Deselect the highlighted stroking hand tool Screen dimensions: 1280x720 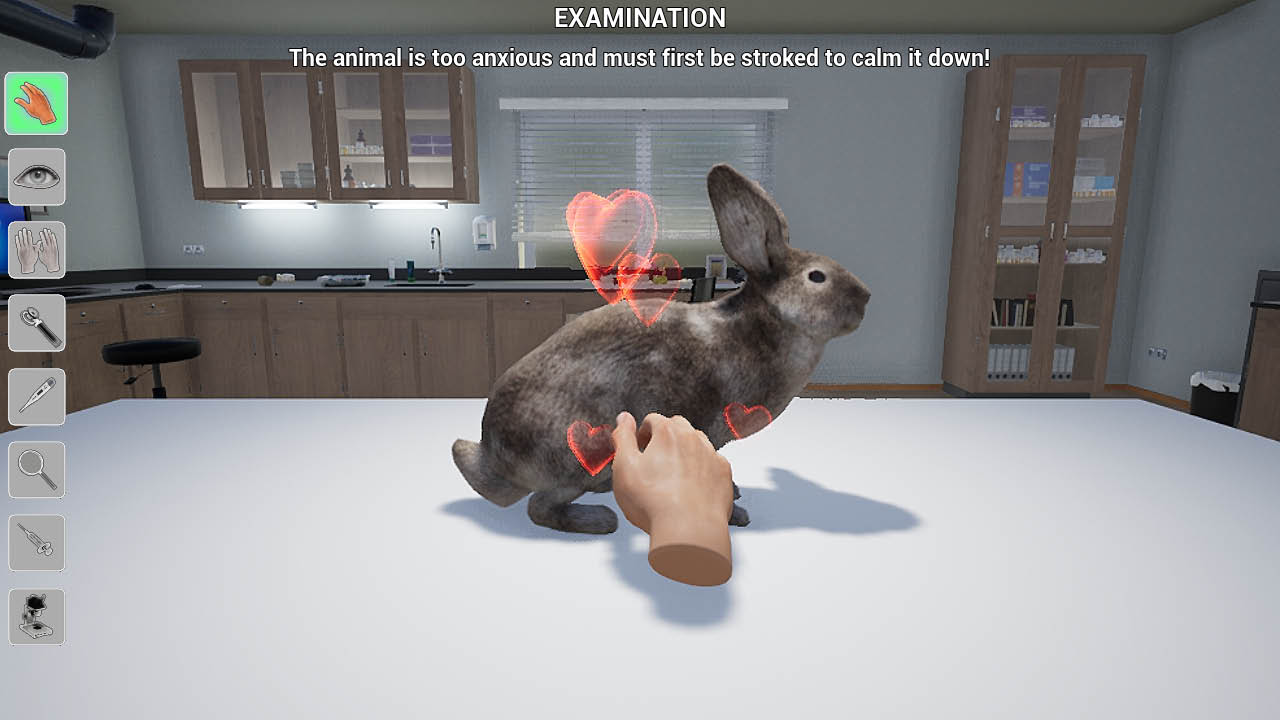click(x=36, y=104)
